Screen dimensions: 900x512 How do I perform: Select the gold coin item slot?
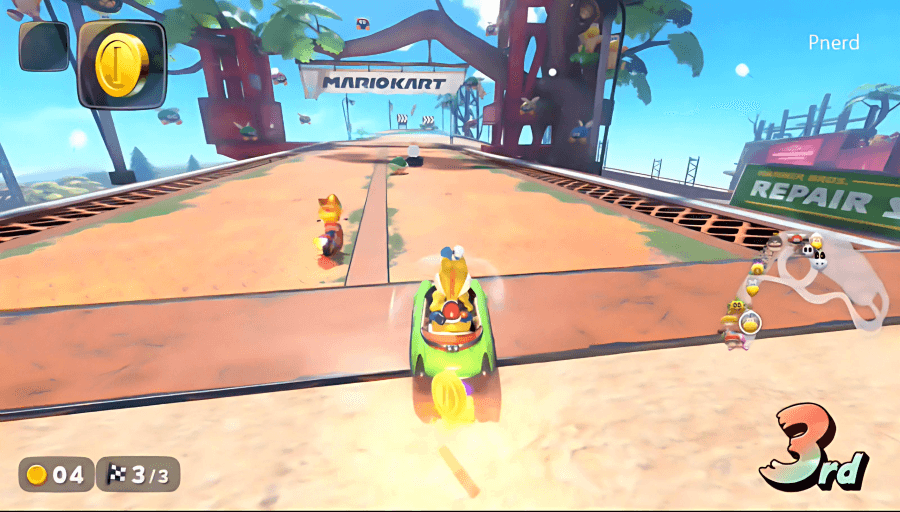(122, 62)
